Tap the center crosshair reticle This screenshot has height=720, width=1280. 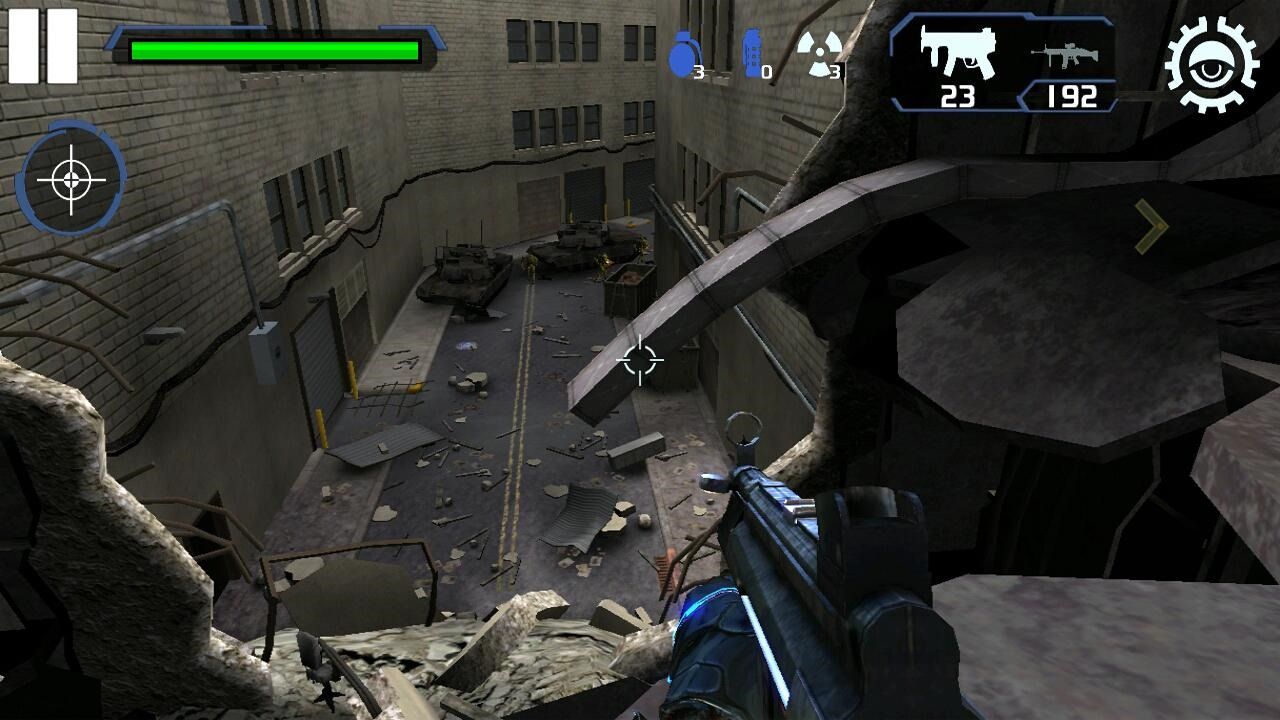pos(640,362)
